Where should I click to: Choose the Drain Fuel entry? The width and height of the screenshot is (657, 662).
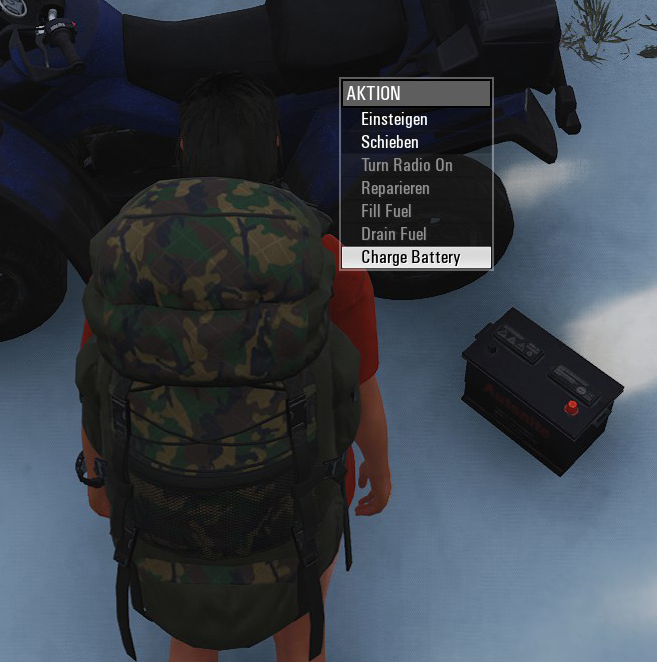[x=393, y=234]
